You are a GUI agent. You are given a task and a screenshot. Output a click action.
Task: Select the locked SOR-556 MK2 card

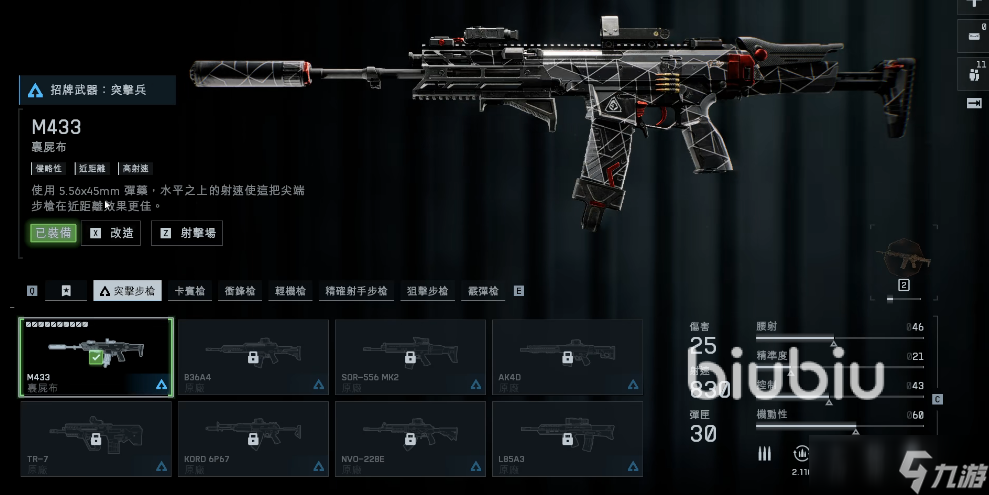pos(410,357)
